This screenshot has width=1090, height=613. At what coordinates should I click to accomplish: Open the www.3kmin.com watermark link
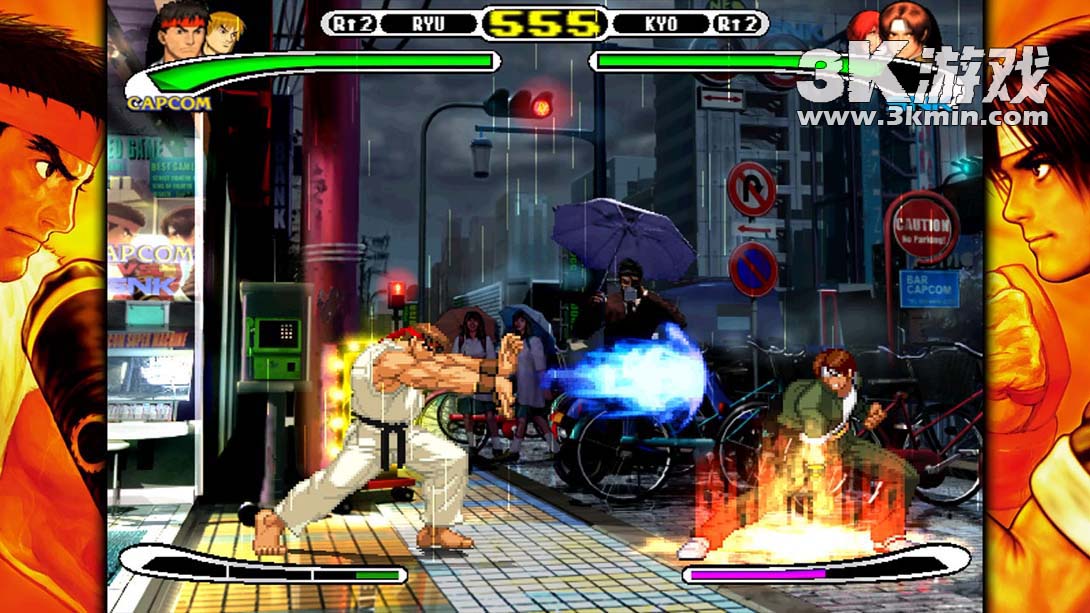[x=921, y=117]
